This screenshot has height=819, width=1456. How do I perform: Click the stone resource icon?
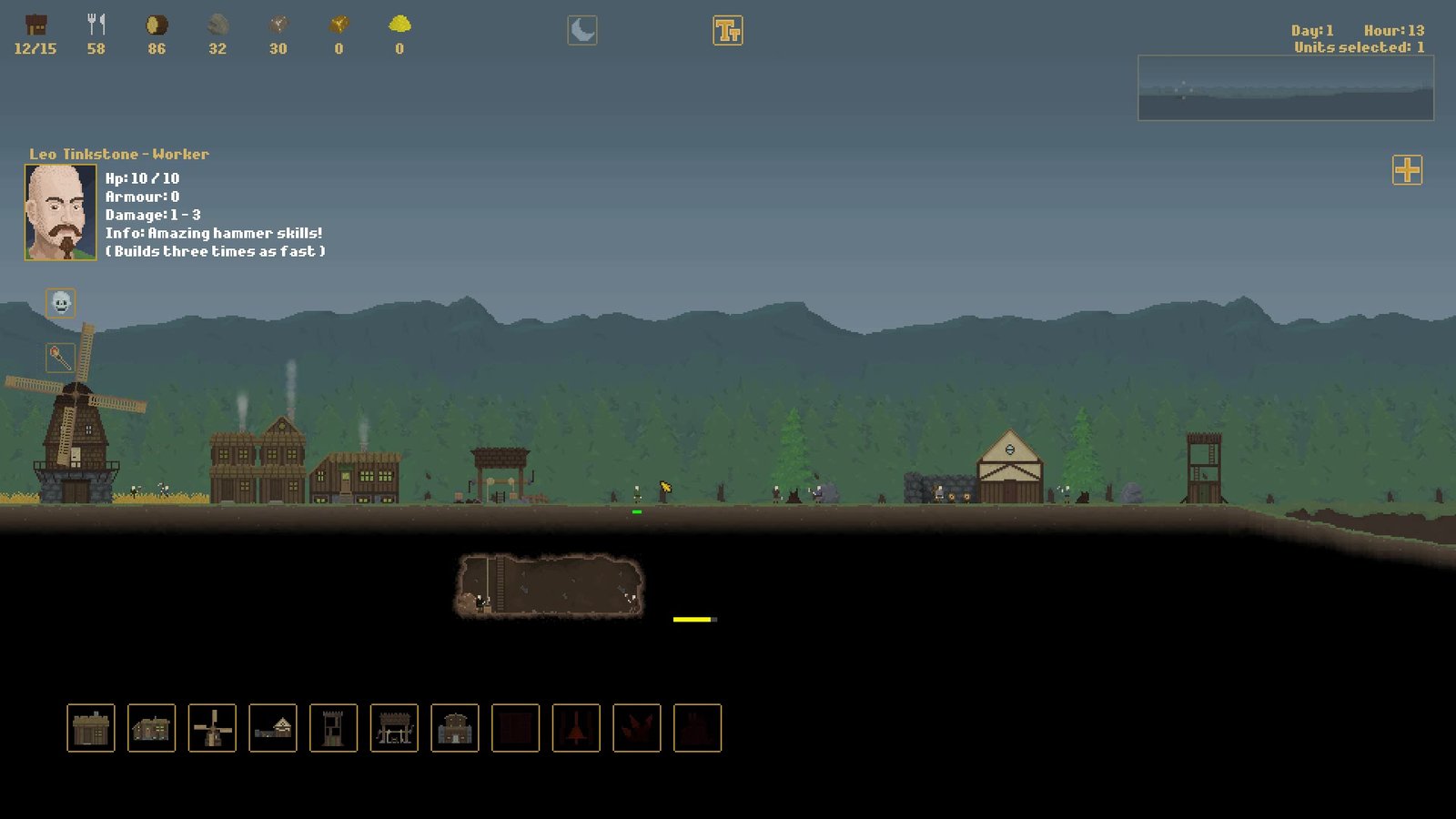point(217,23)
